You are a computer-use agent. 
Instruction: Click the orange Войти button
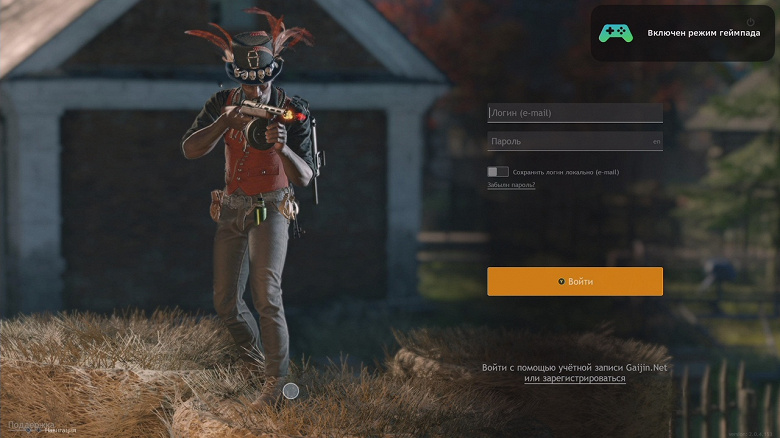[575, 281]
